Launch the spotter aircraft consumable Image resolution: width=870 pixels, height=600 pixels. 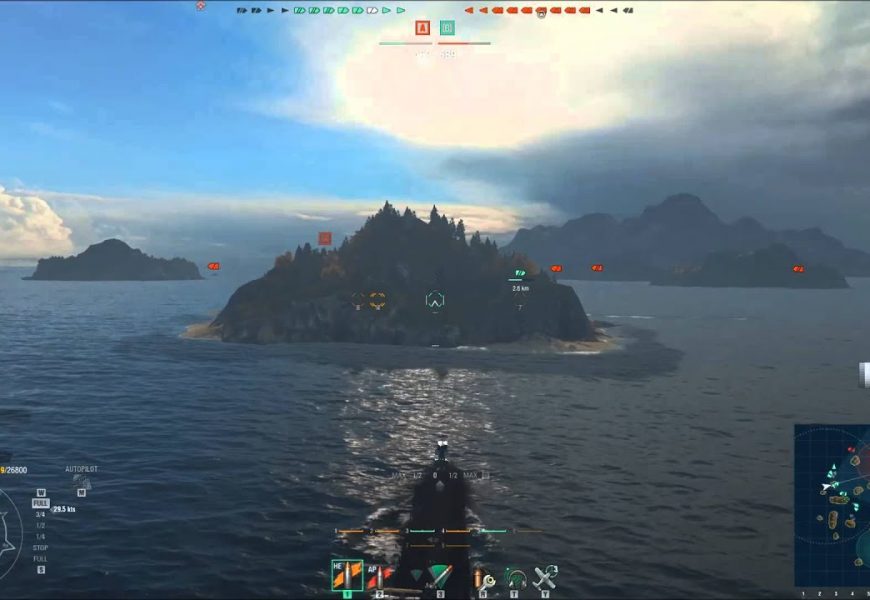546,577
